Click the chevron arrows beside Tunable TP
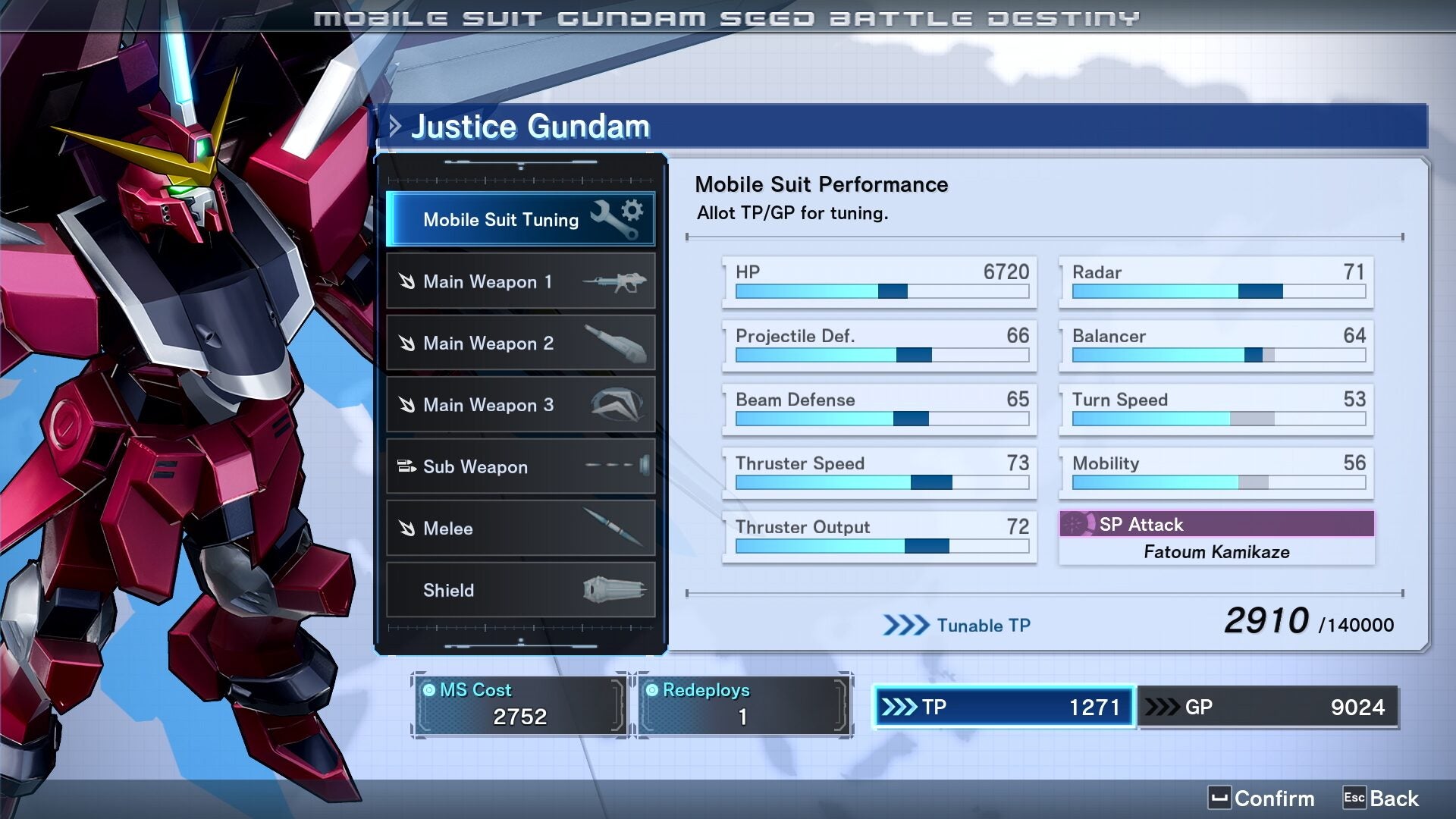This screenshot has height=819, width=1456. (x=905, y=625)
